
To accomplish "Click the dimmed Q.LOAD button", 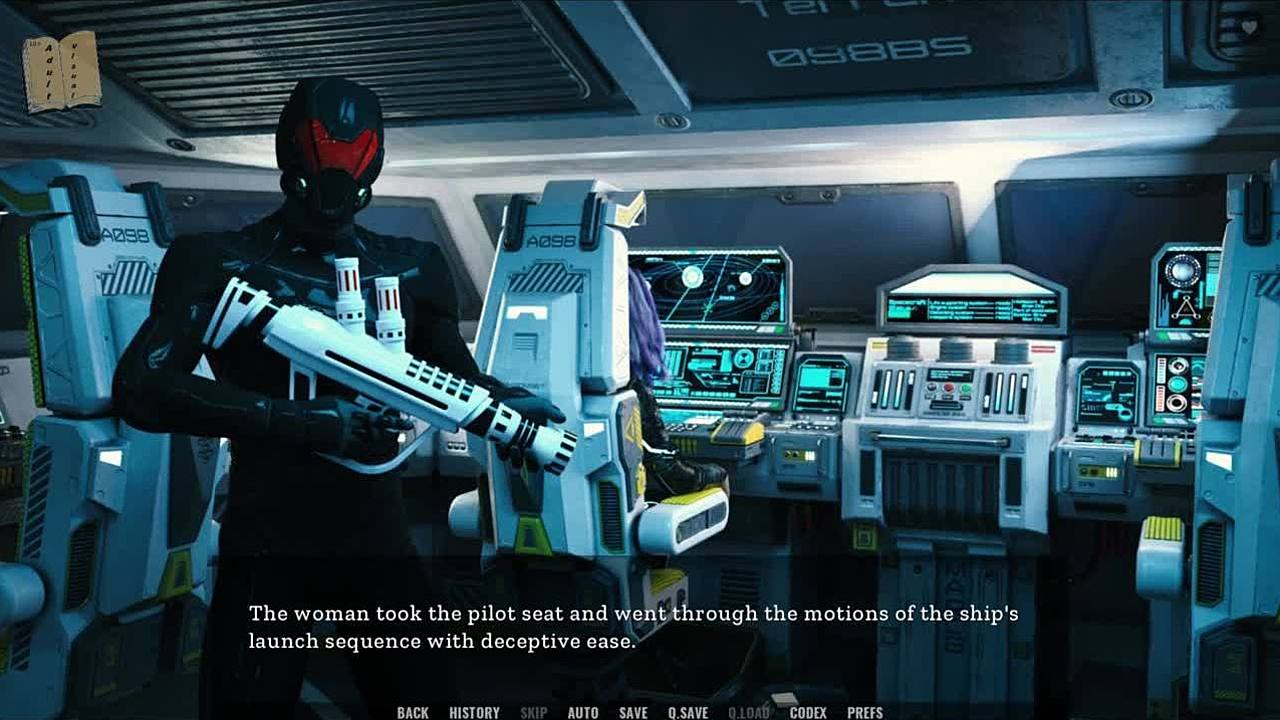I will tap(749, 712).
